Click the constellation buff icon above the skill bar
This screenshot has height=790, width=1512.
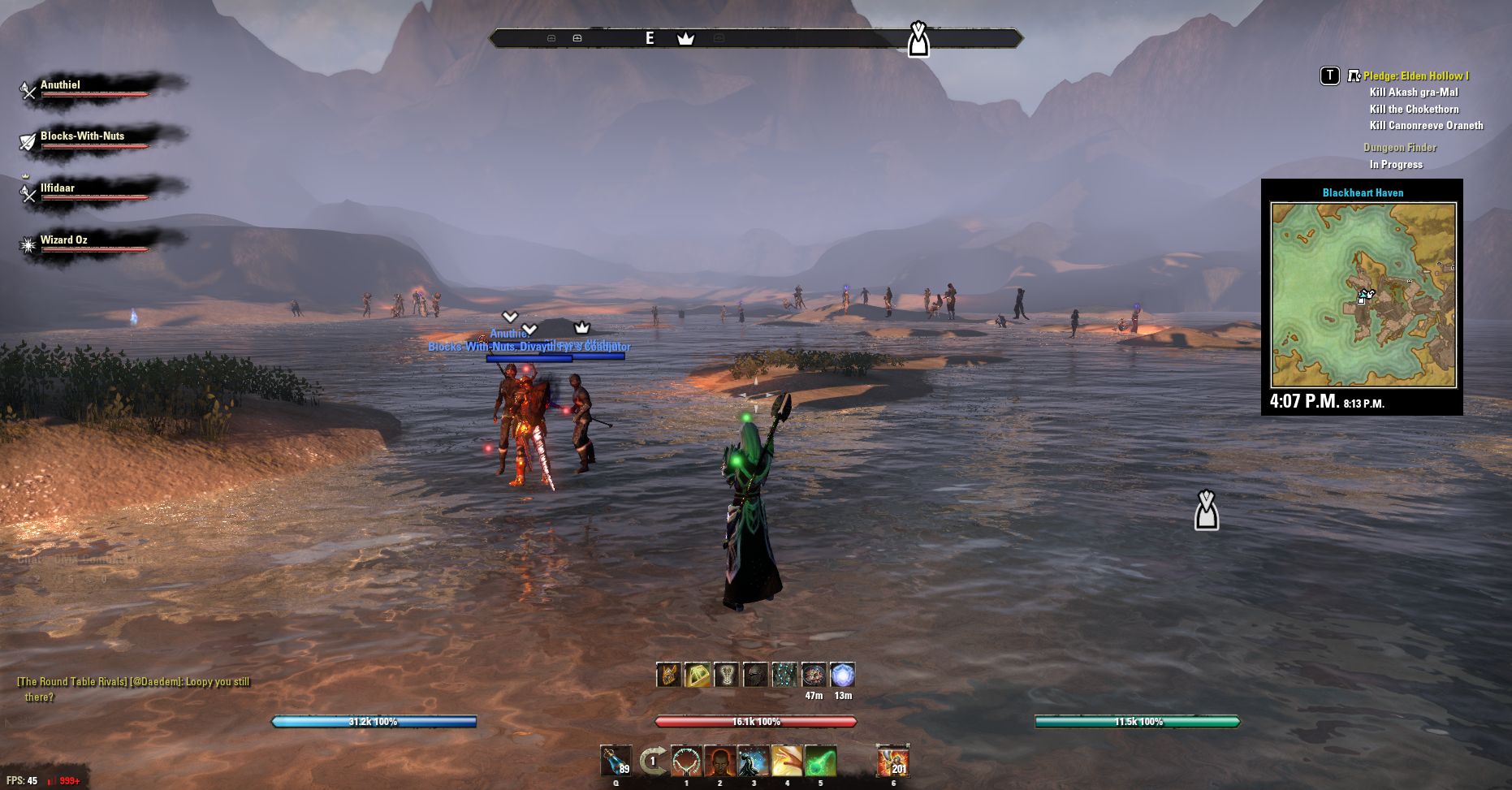coord(784,675)
